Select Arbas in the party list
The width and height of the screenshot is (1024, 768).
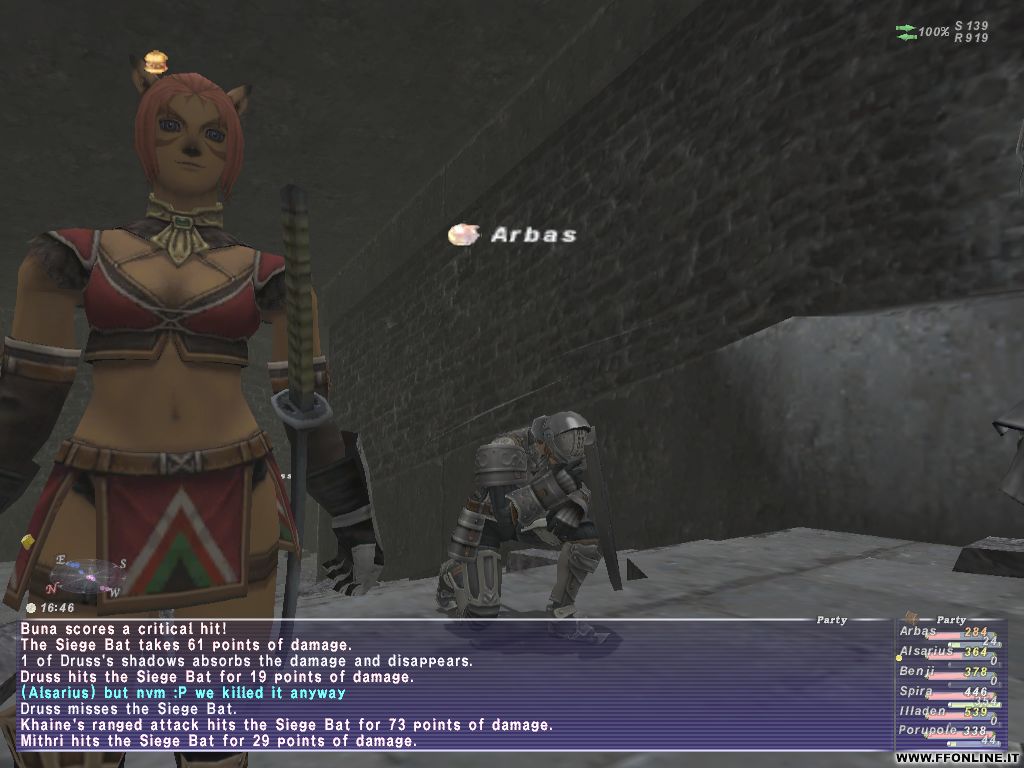(919, 632)
